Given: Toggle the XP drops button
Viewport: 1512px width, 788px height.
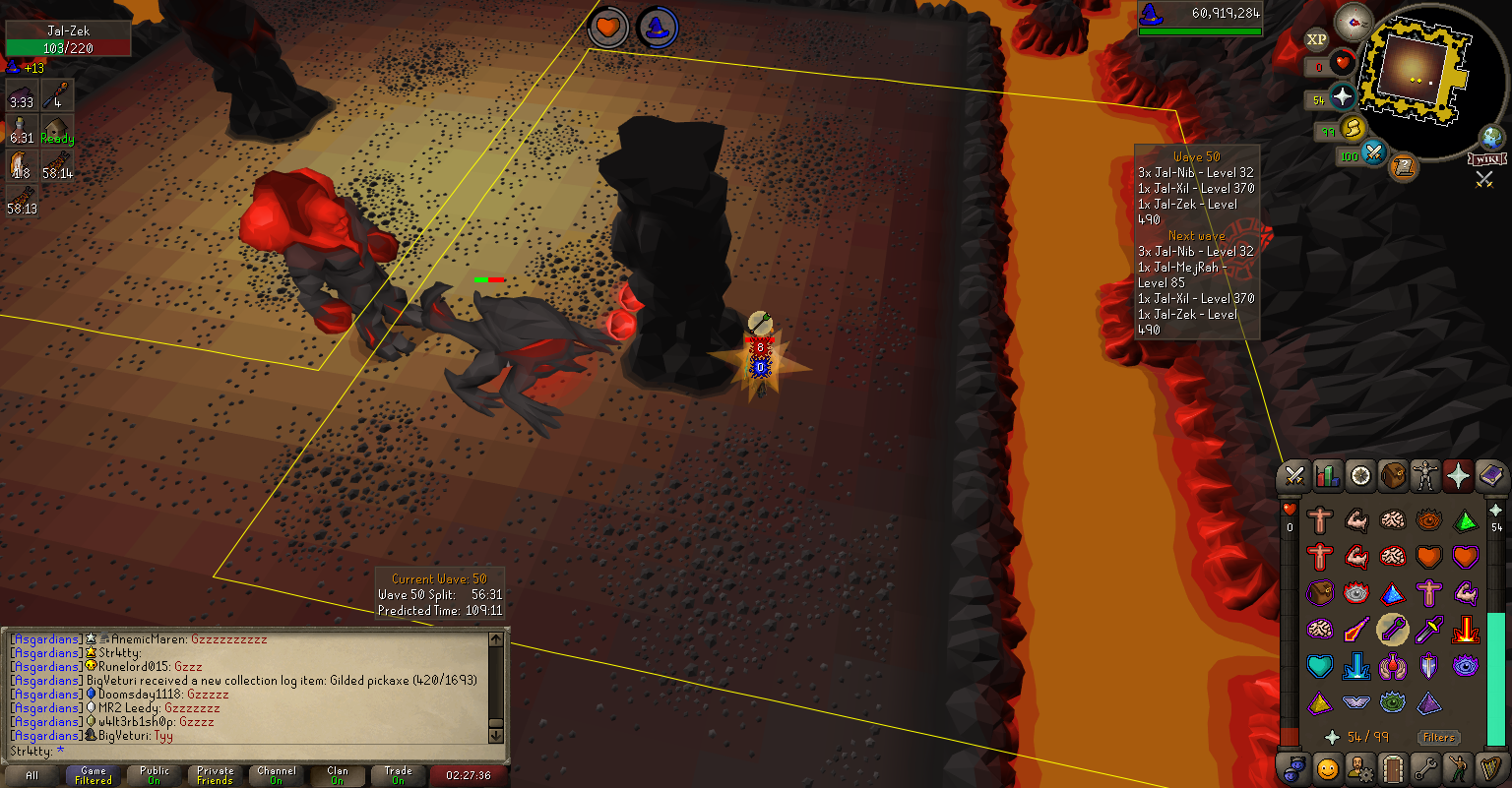Looking at the screenshot, I should (x=1316, y=39).
